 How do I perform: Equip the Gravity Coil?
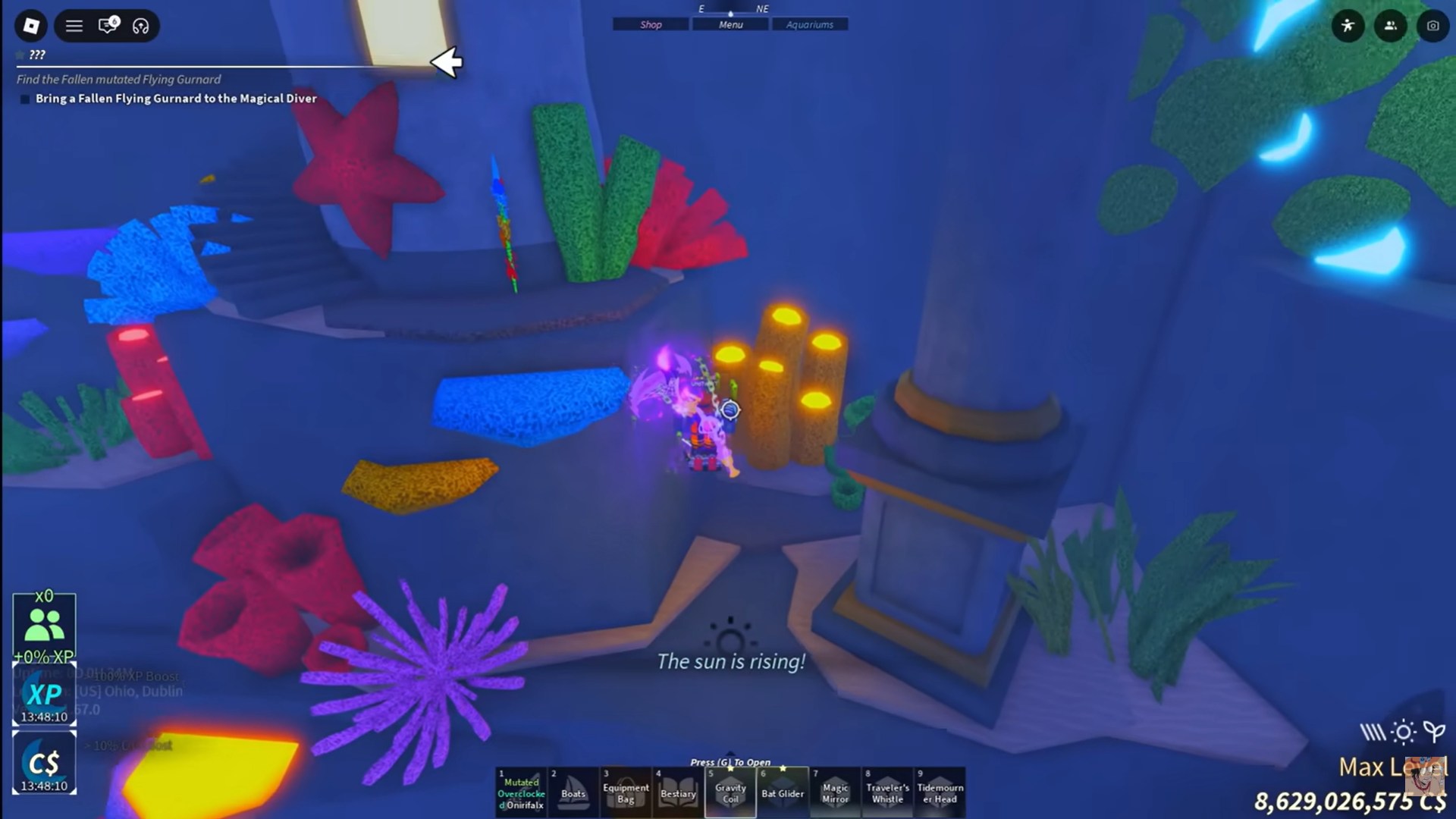point(730,791)
